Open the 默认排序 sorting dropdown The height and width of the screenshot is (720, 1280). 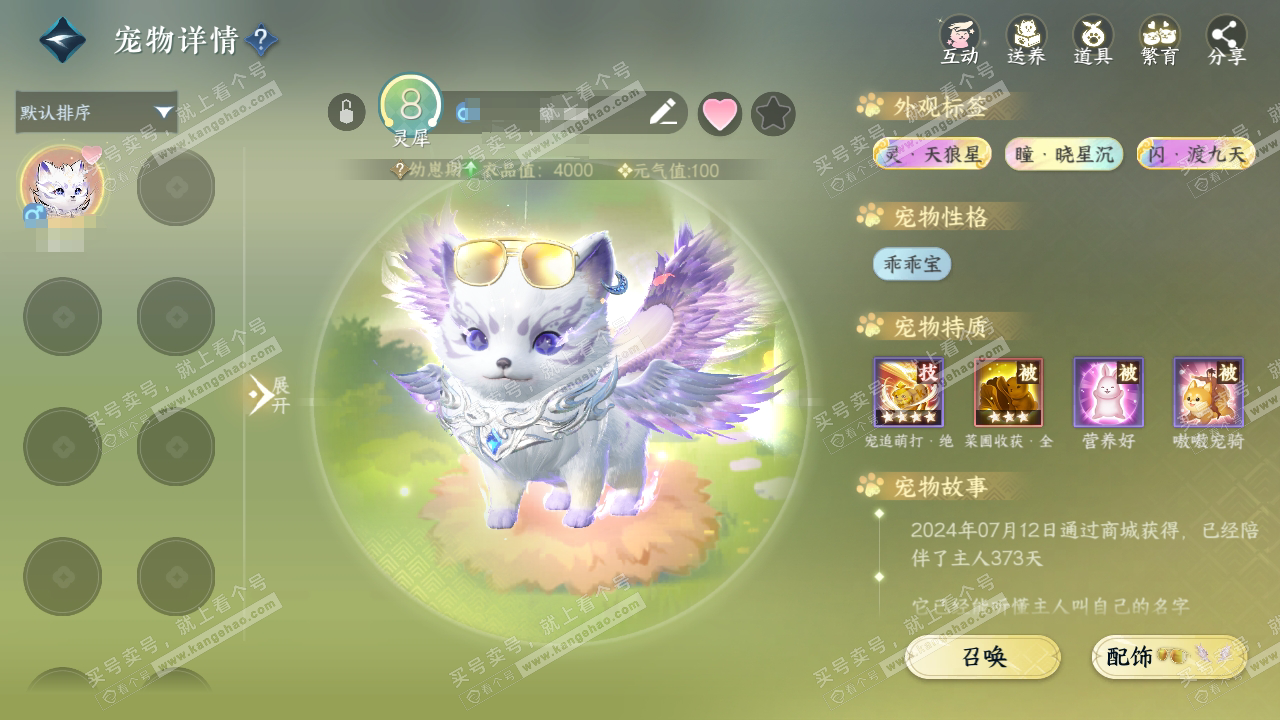coord(96,112)
